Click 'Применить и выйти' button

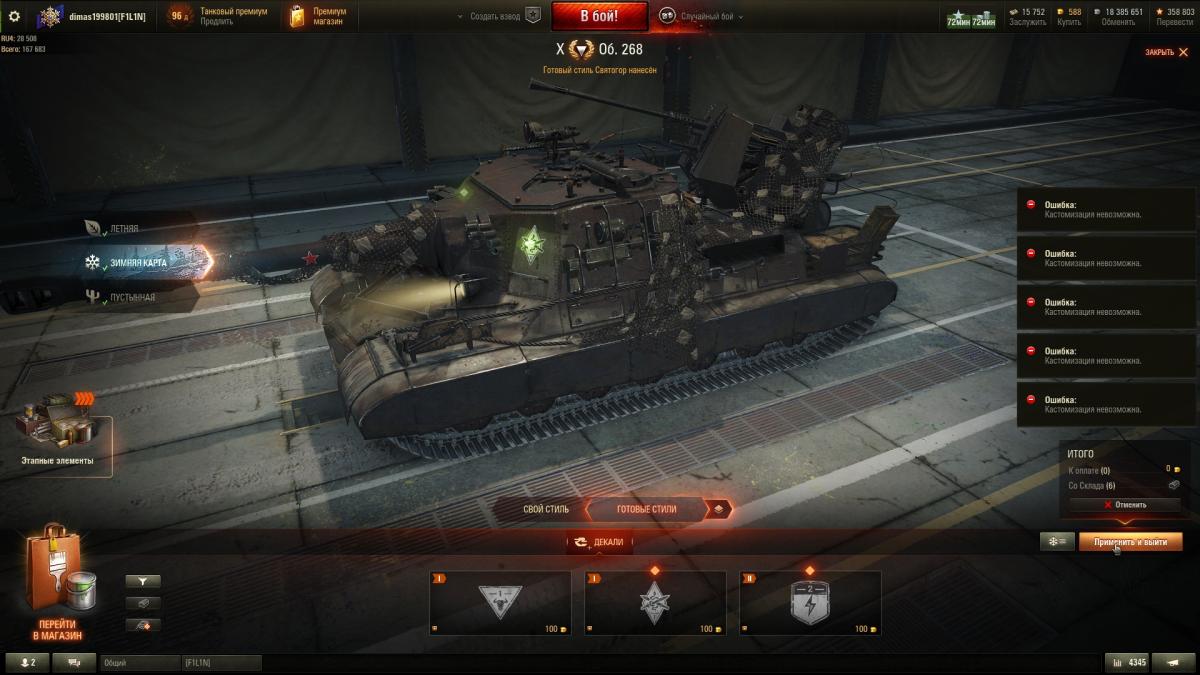coord(1130,541)
